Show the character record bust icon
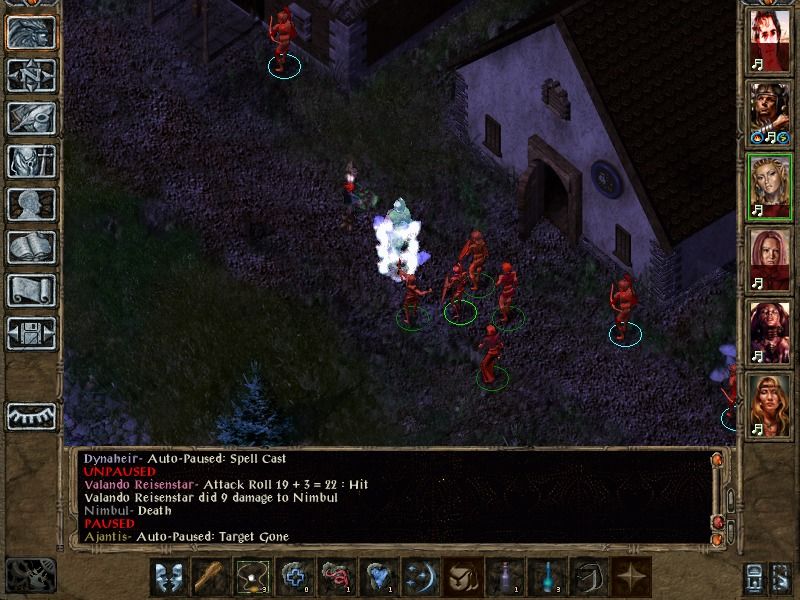800x600 pixels. pyautogui.click(x=30, y=204)
